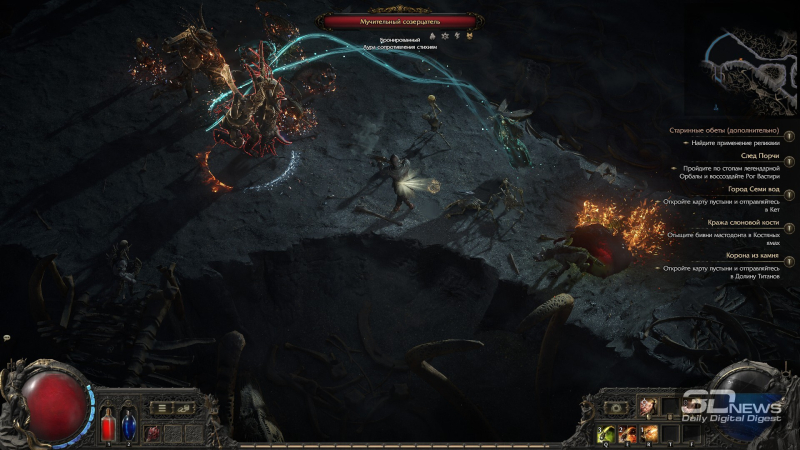The image size is (800, 450).
Task: Activate the orange skill bound to R
Action: (648, 432)
